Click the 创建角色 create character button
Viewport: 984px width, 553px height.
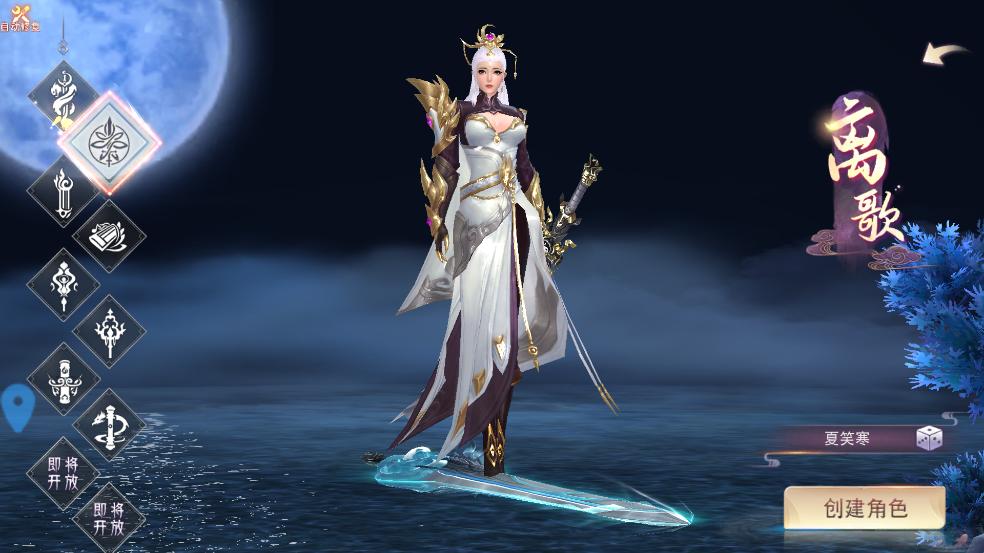coord(864,508)
